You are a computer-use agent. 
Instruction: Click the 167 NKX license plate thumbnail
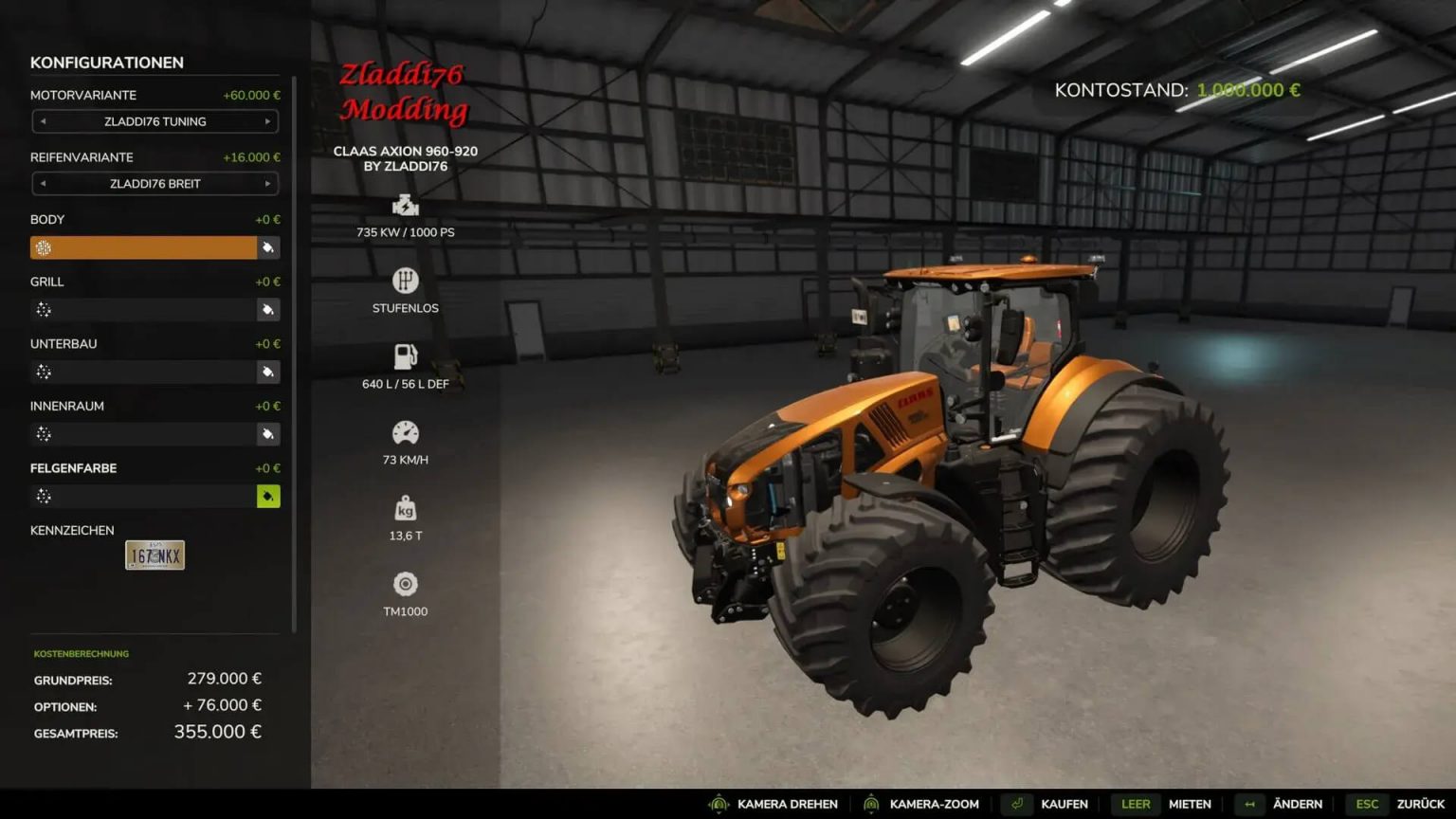pos(155,555)
